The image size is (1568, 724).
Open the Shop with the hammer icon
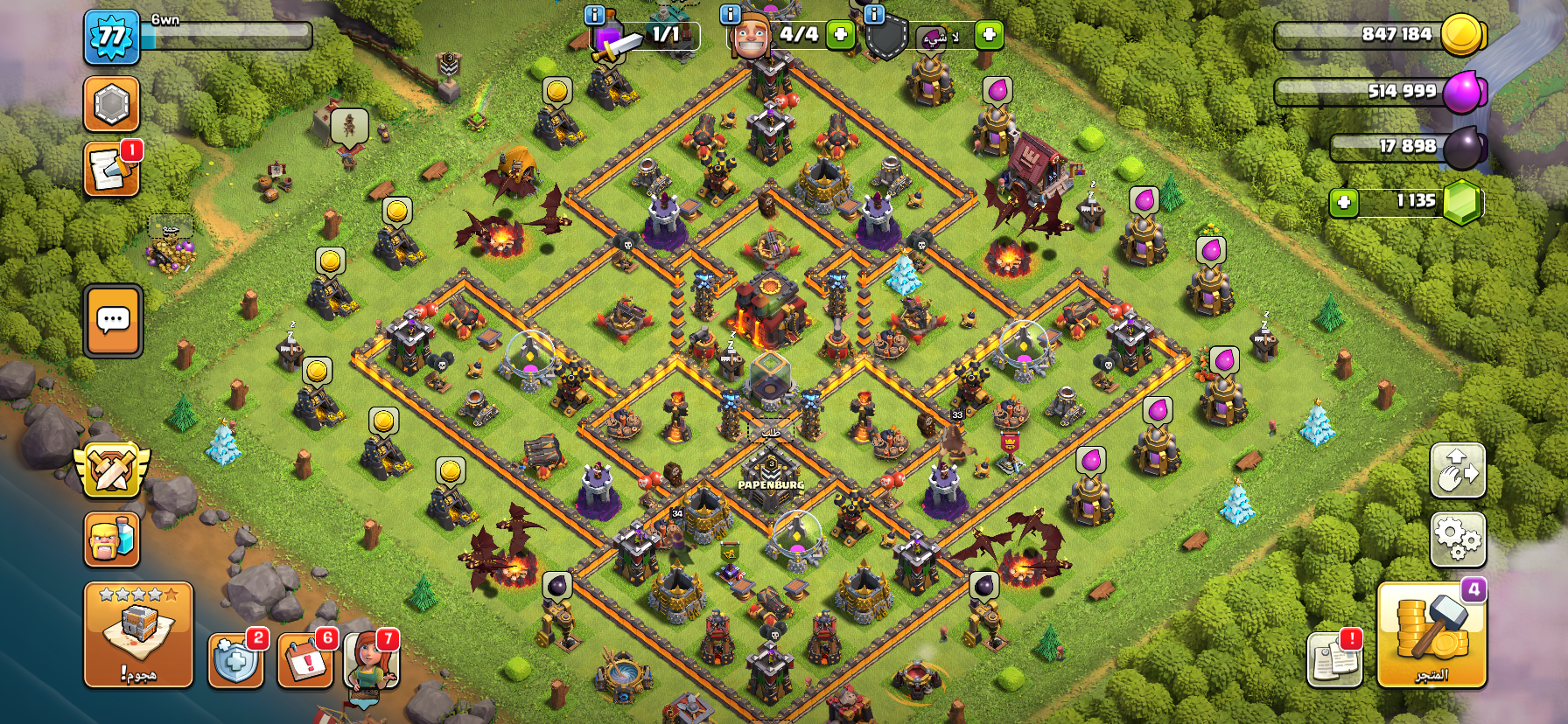(x=1431, y=635)
